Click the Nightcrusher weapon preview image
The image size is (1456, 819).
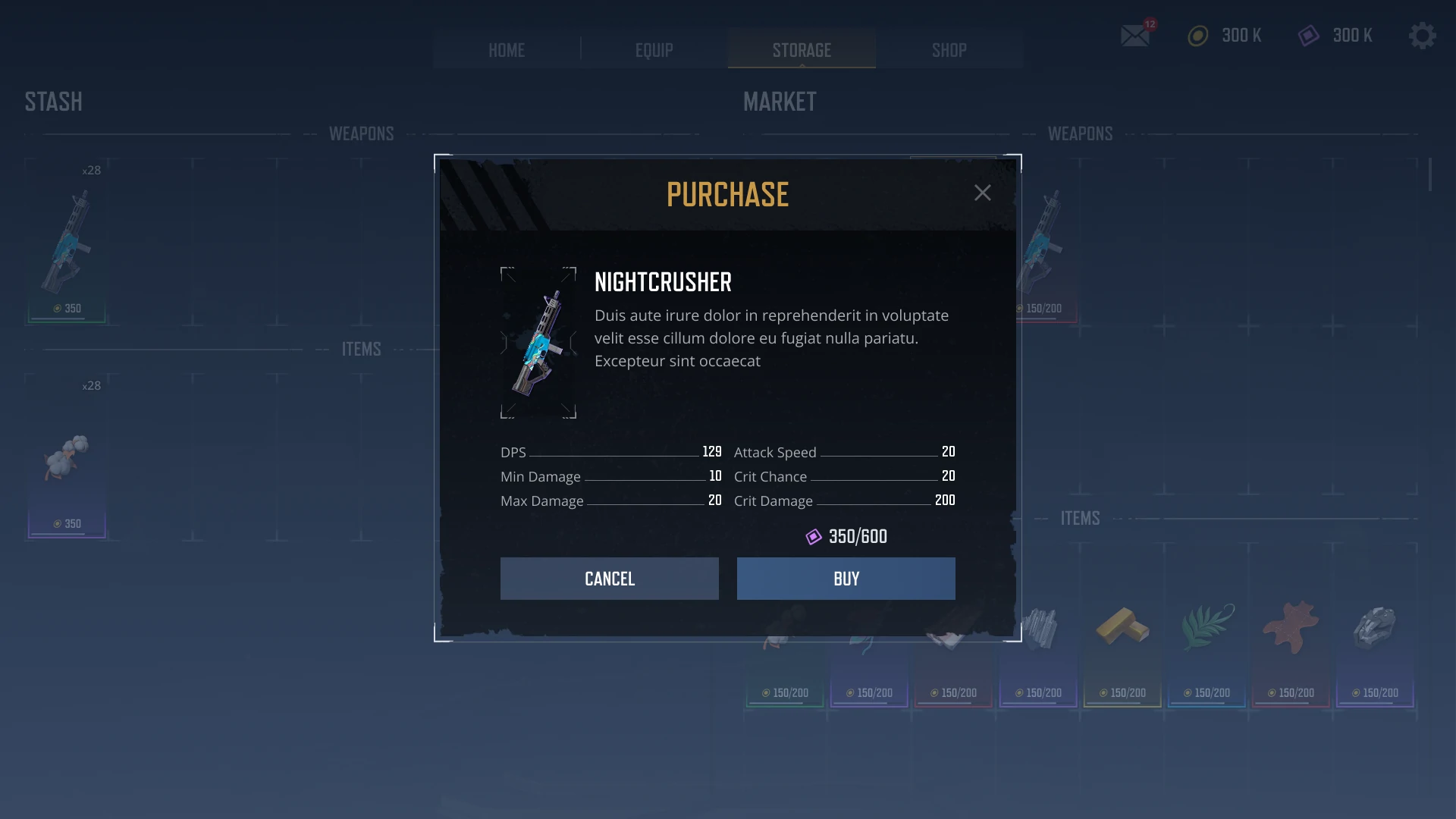coord(538,343)
